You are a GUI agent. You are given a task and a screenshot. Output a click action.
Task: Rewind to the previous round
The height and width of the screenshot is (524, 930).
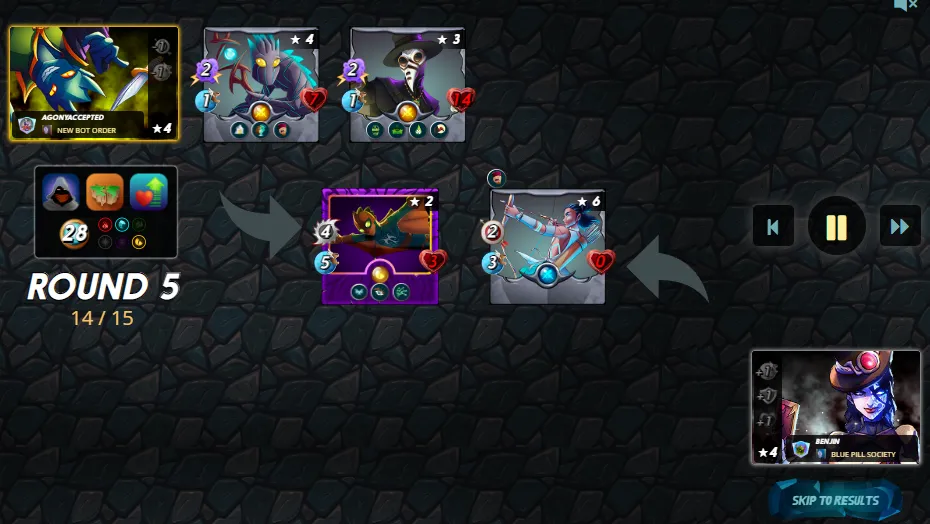tap(773, 226)
